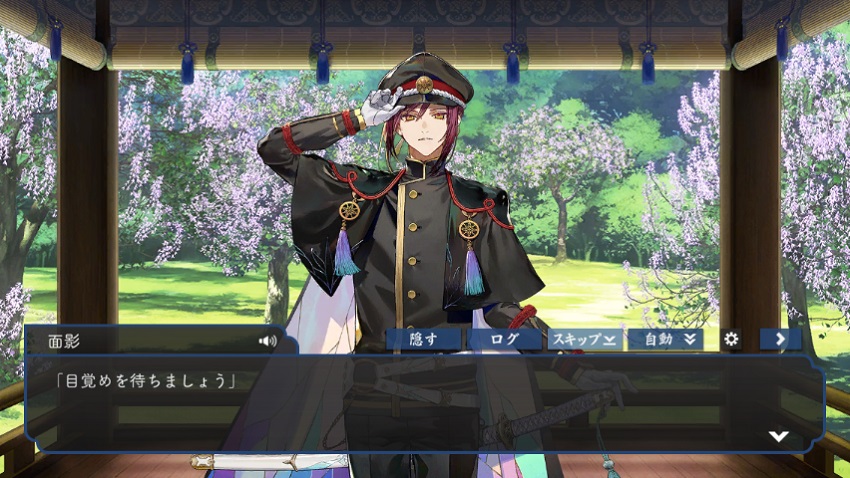Skip the scene with スキップ
Viewport: 850px width, 478px height.
click(x=585, y=339)
